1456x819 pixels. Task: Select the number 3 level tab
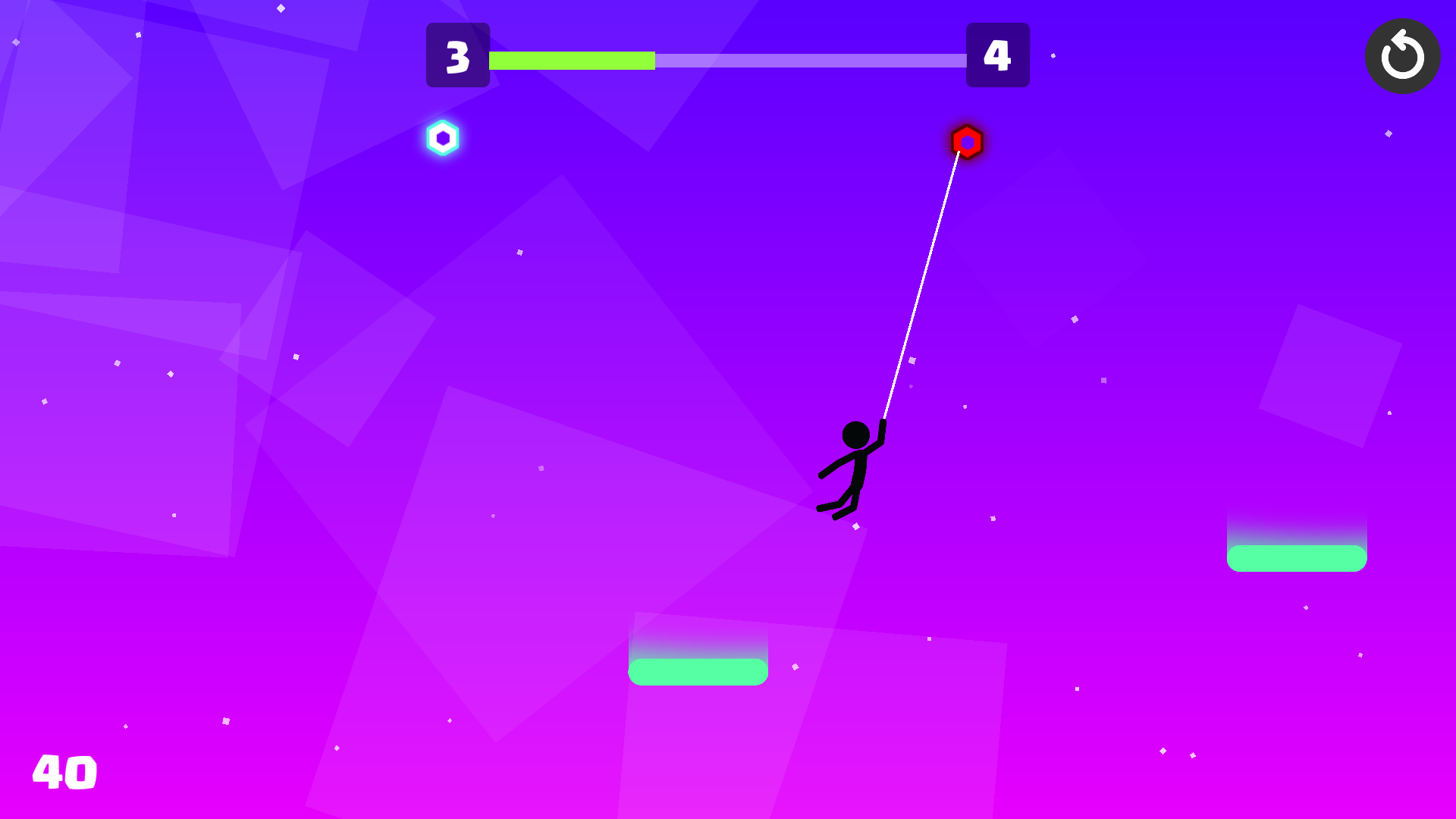tap(458, 55)
